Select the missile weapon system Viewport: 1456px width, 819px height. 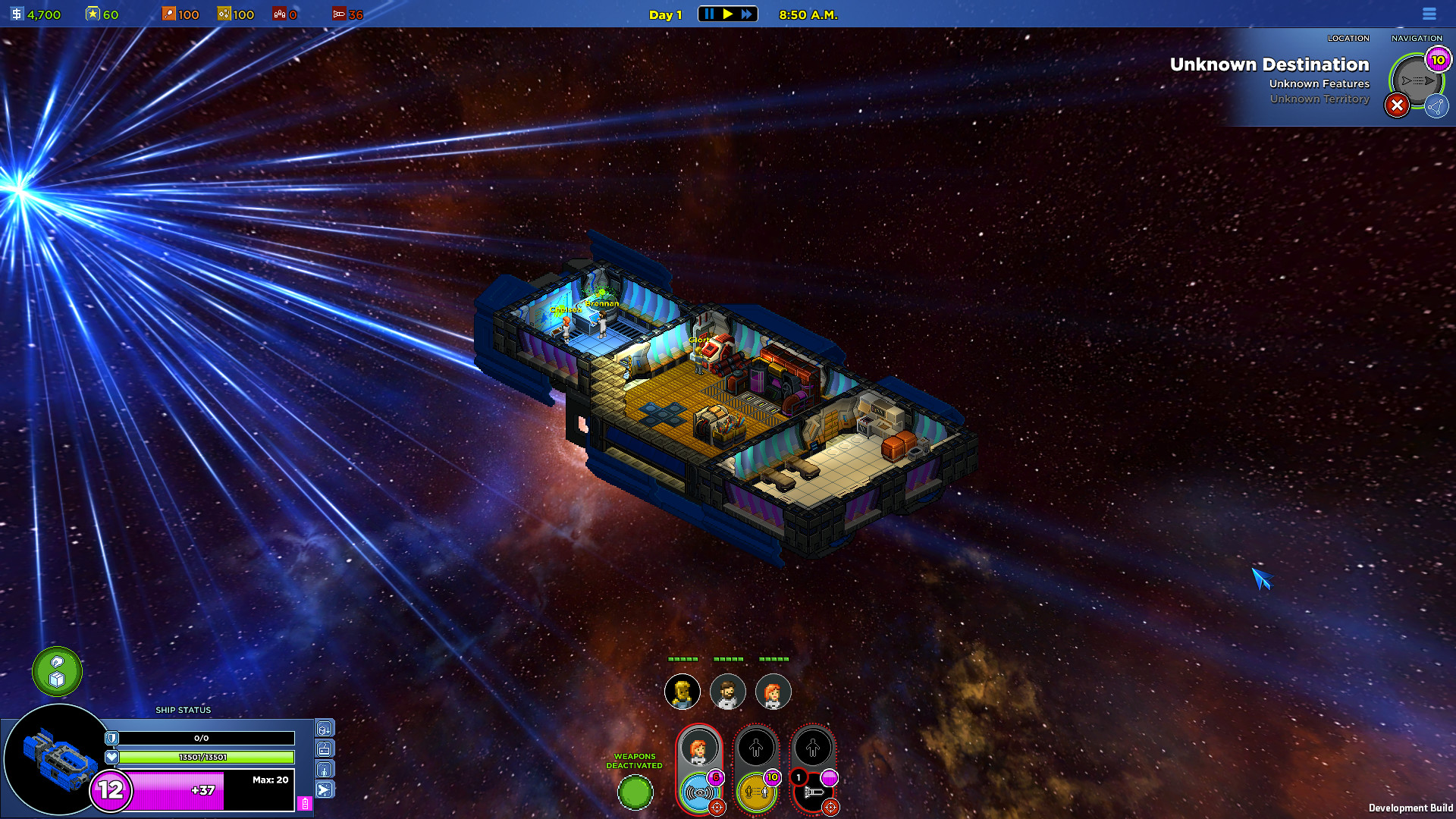813,792
